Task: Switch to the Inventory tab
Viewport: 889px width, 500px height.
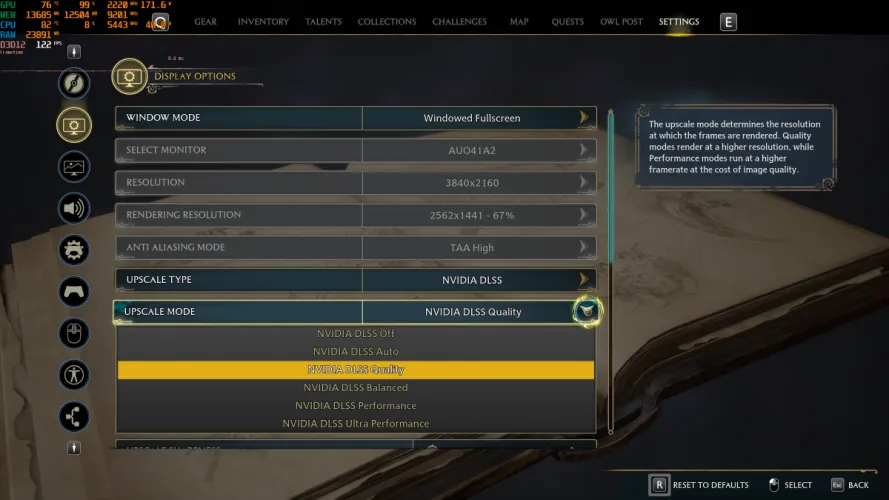Action: (x=263, y=22)
